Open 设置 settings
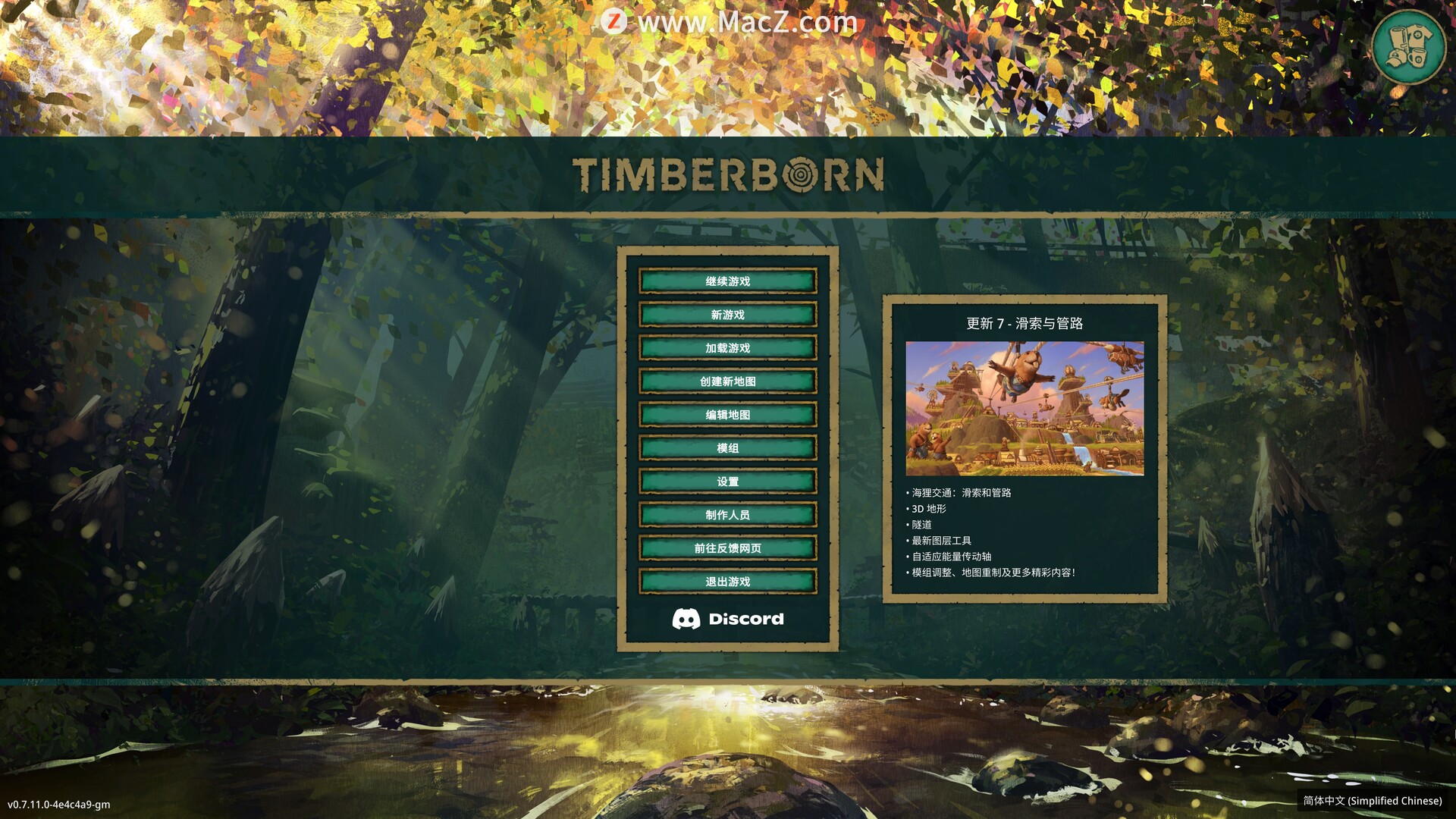Viewport: 1456px width, 819px height. click(727, 482)
